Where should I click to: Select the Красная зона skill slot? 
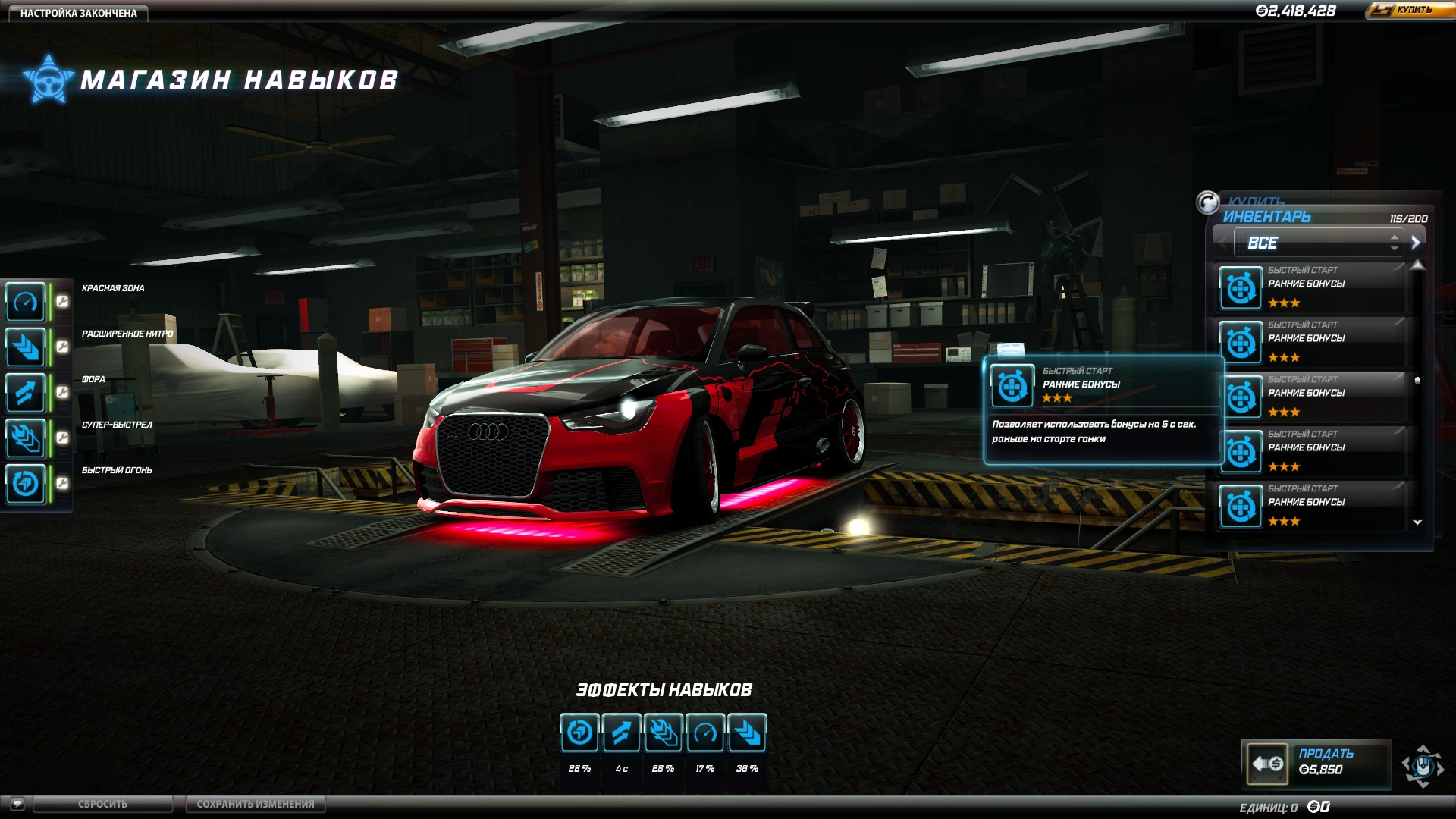tap(27, 302)
